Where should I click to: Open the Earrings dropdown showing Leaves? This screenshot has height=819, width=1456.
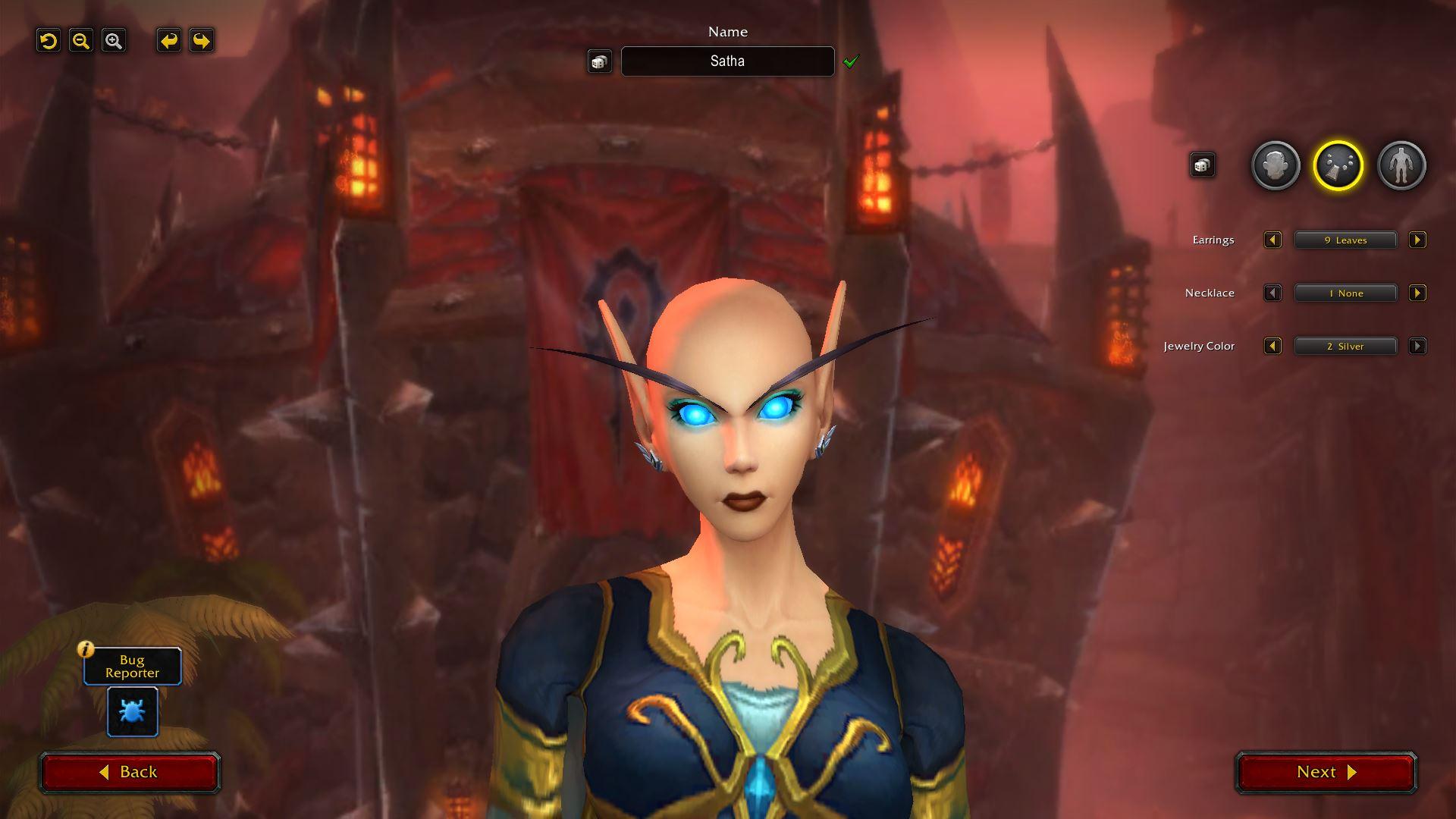(x=1345, y=240)
